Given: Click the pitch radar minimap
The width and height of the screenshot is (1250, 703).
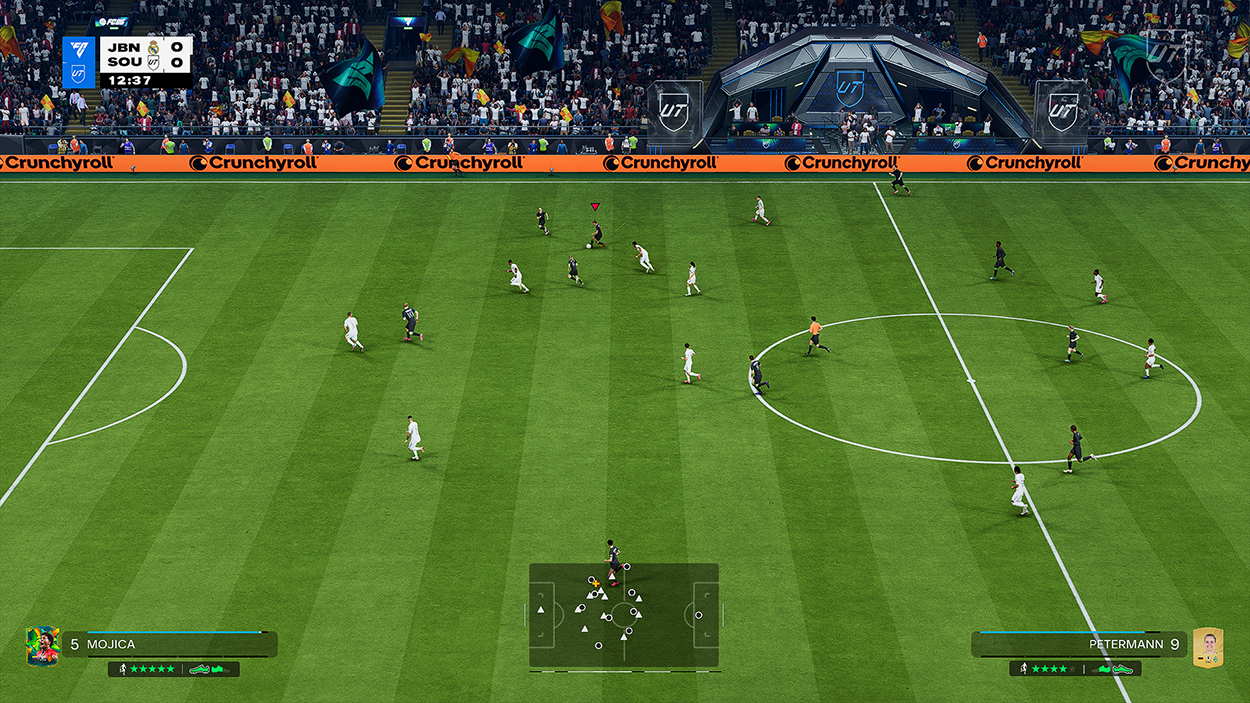Looking at the screenshot, I should pos(624,614).
